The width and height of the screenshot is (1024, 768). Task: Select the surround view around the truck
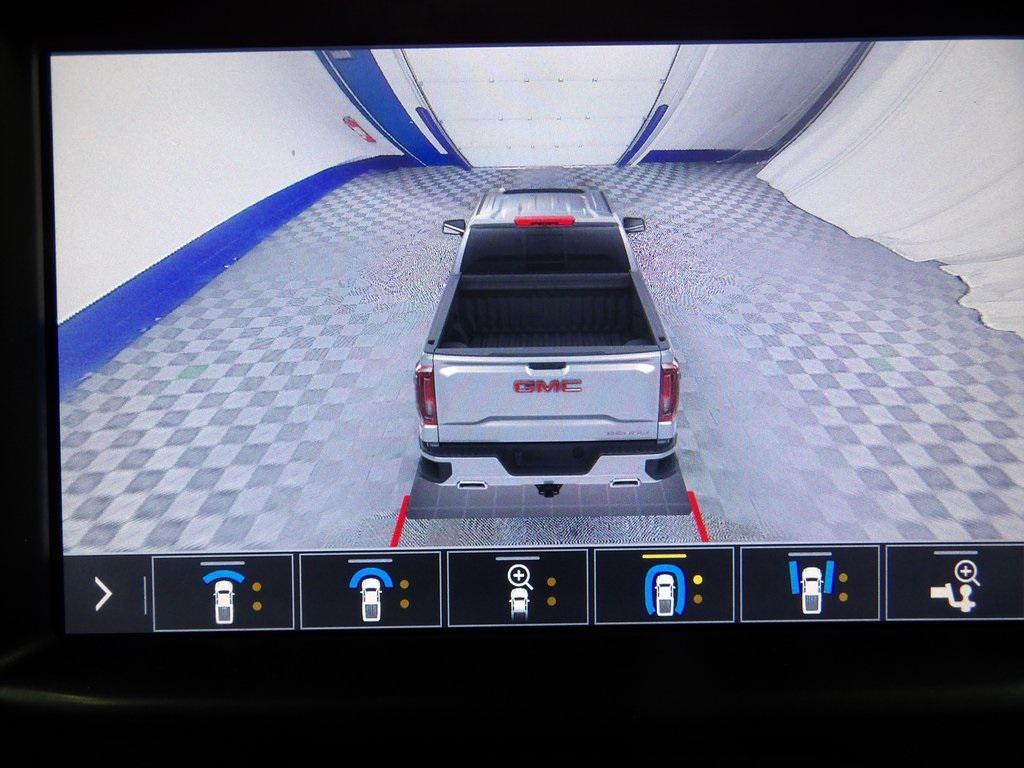(665, 590)
